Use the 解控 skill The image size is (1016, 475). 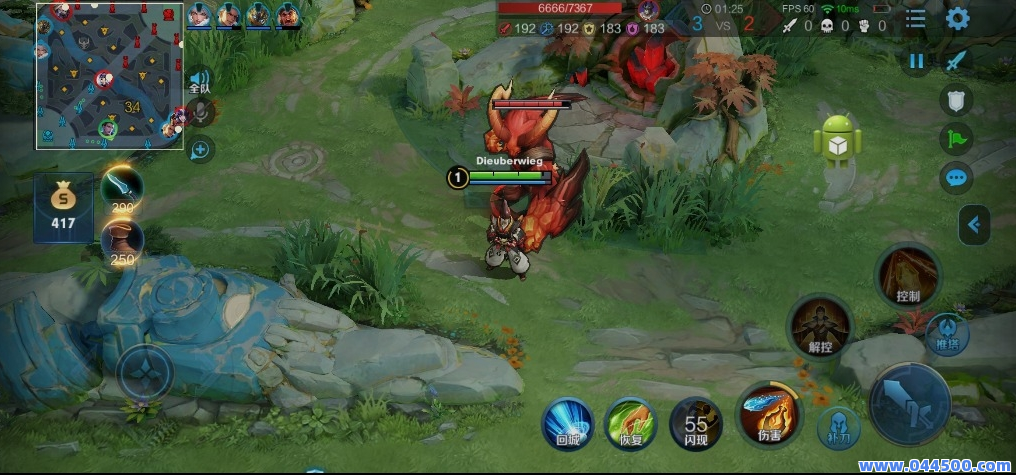(820, 326)
